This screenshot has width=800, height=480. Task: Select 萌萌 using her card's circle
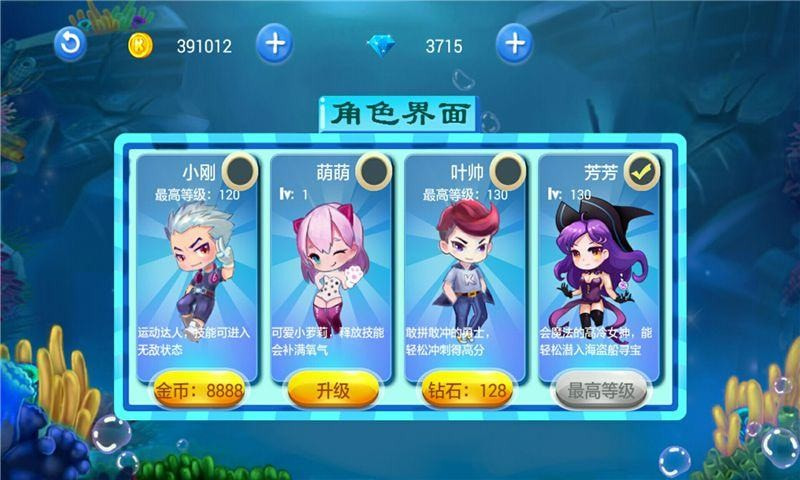click(x=373, y=170)
